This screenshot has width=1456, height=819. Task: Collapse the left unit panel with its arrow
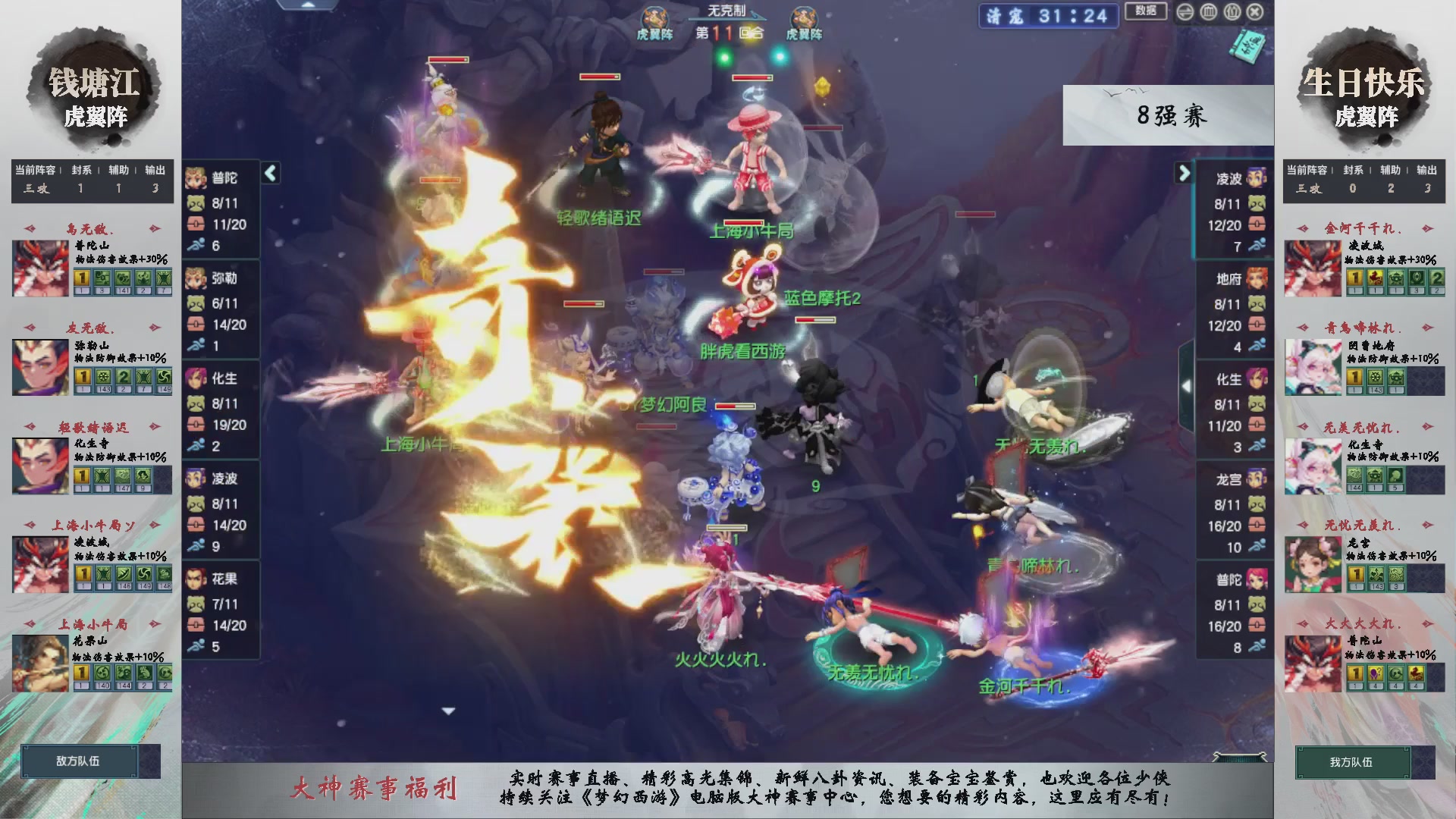coord(269,173)
